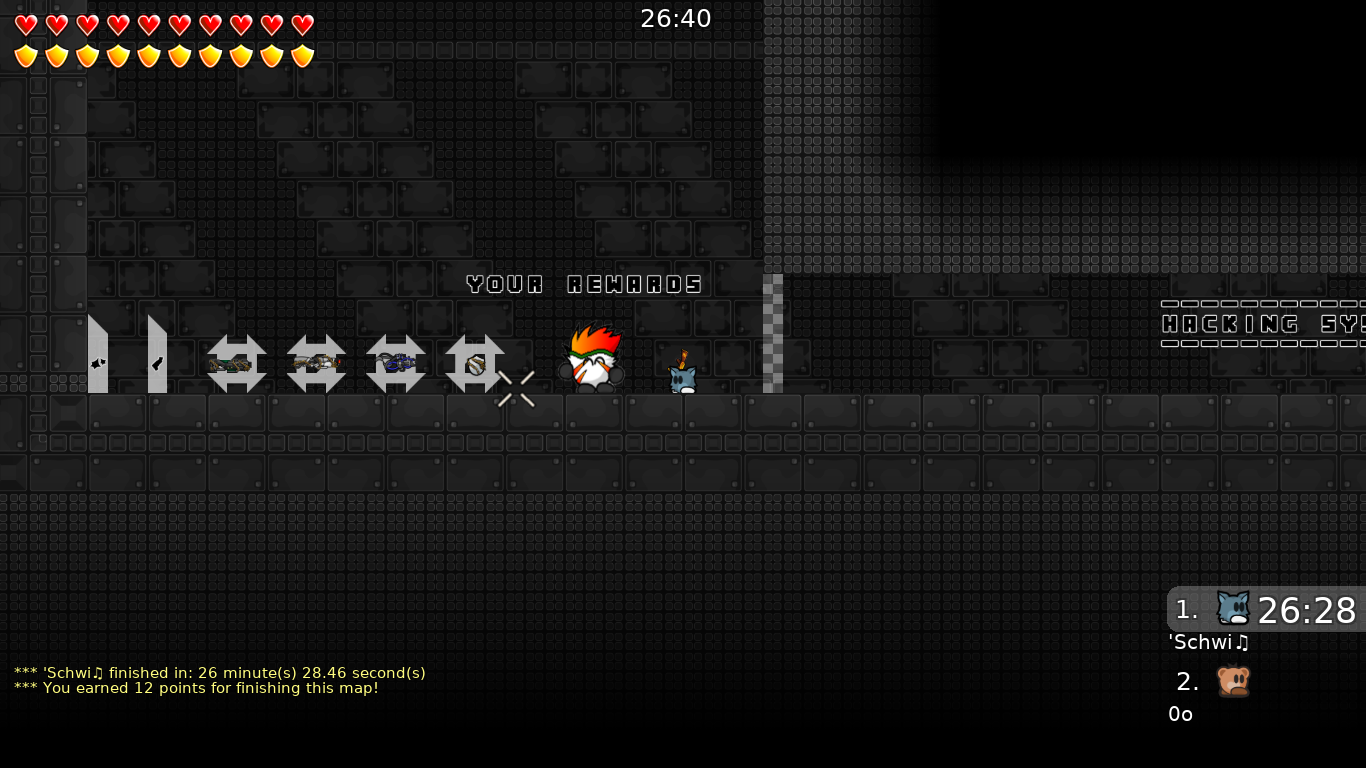
Task: Click the chat line about earning 12 points
Action: pyautogui.click(x=195, y=688)
